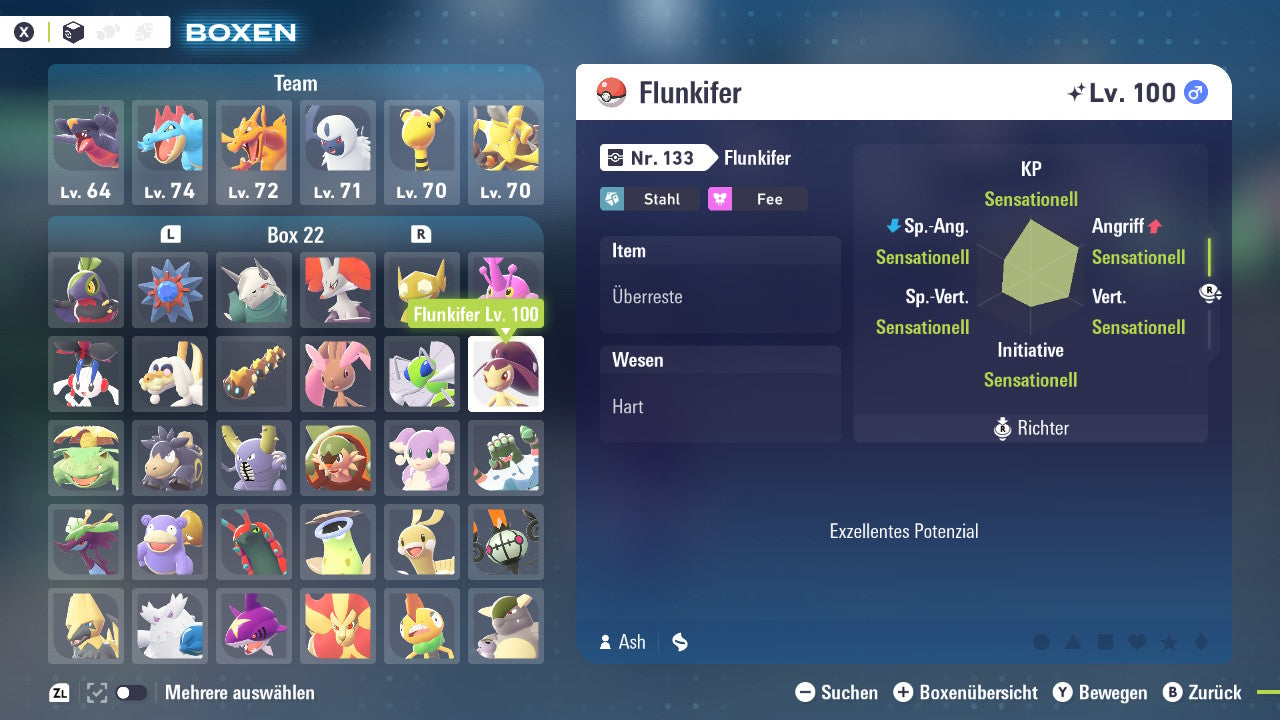Open the Richter stat judge feature
The height and width of the screenshot is (720, 1280).
point(1030,427)
